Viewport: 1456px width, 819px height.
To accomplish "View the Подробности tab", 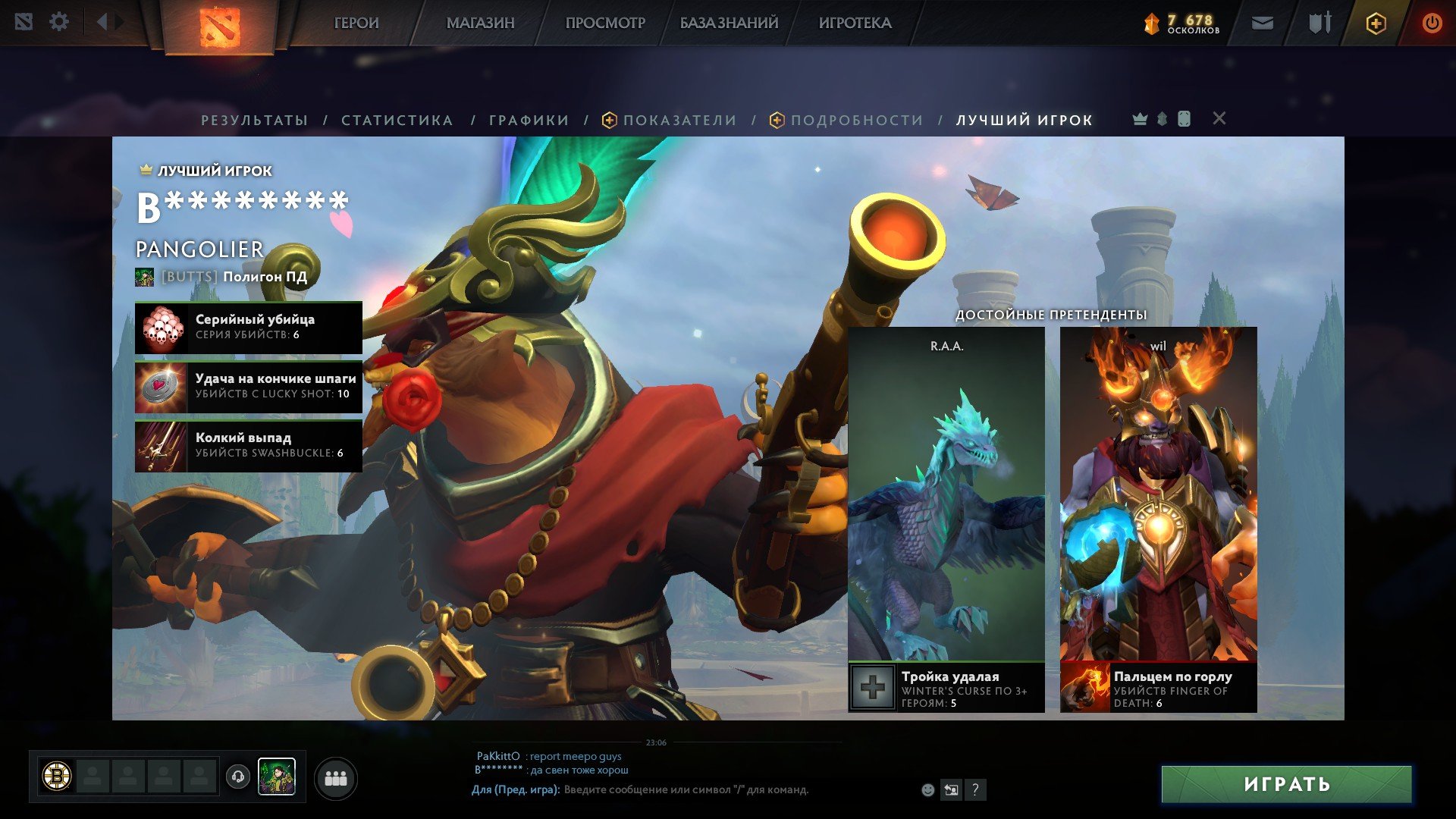I will click(856, 121).
